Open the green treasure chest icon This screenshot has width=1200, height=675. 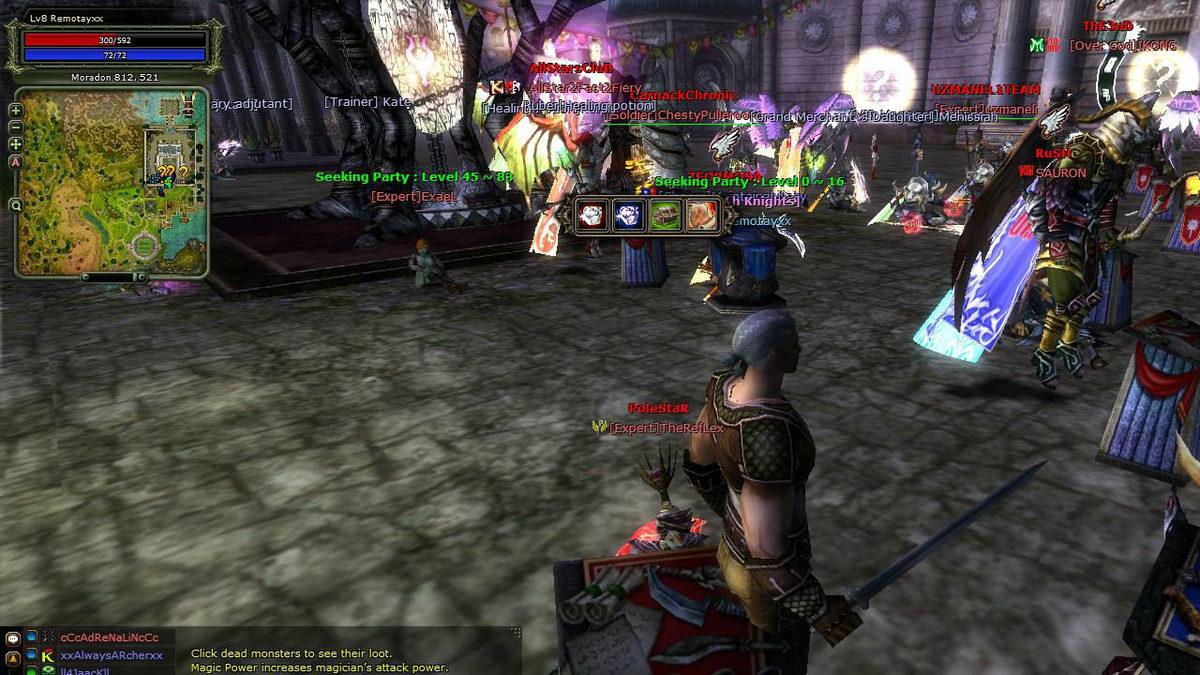pos(665,214)
